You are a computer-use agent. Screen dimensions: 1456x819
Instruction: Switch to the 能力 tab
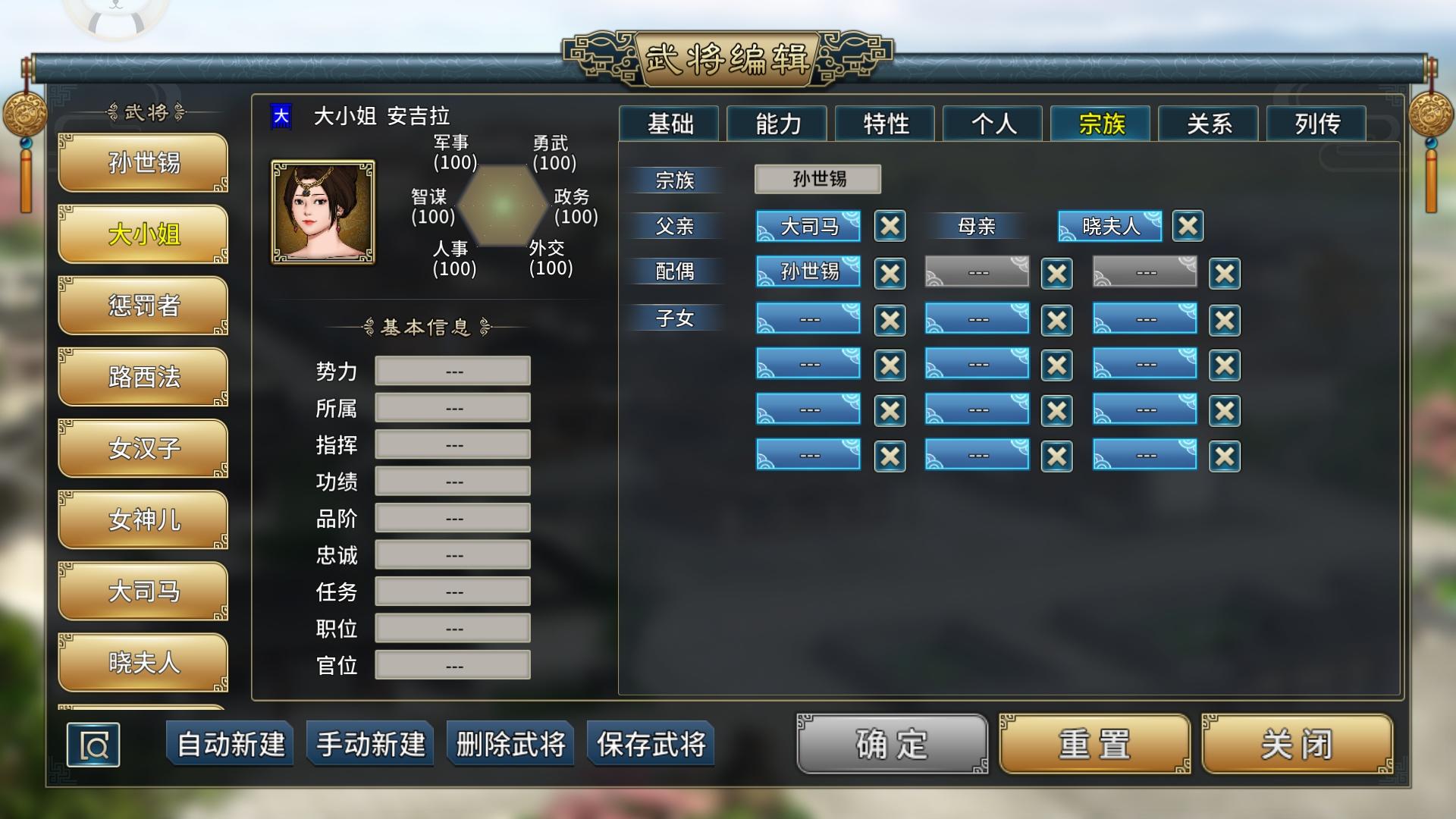[x=776, y=124]
